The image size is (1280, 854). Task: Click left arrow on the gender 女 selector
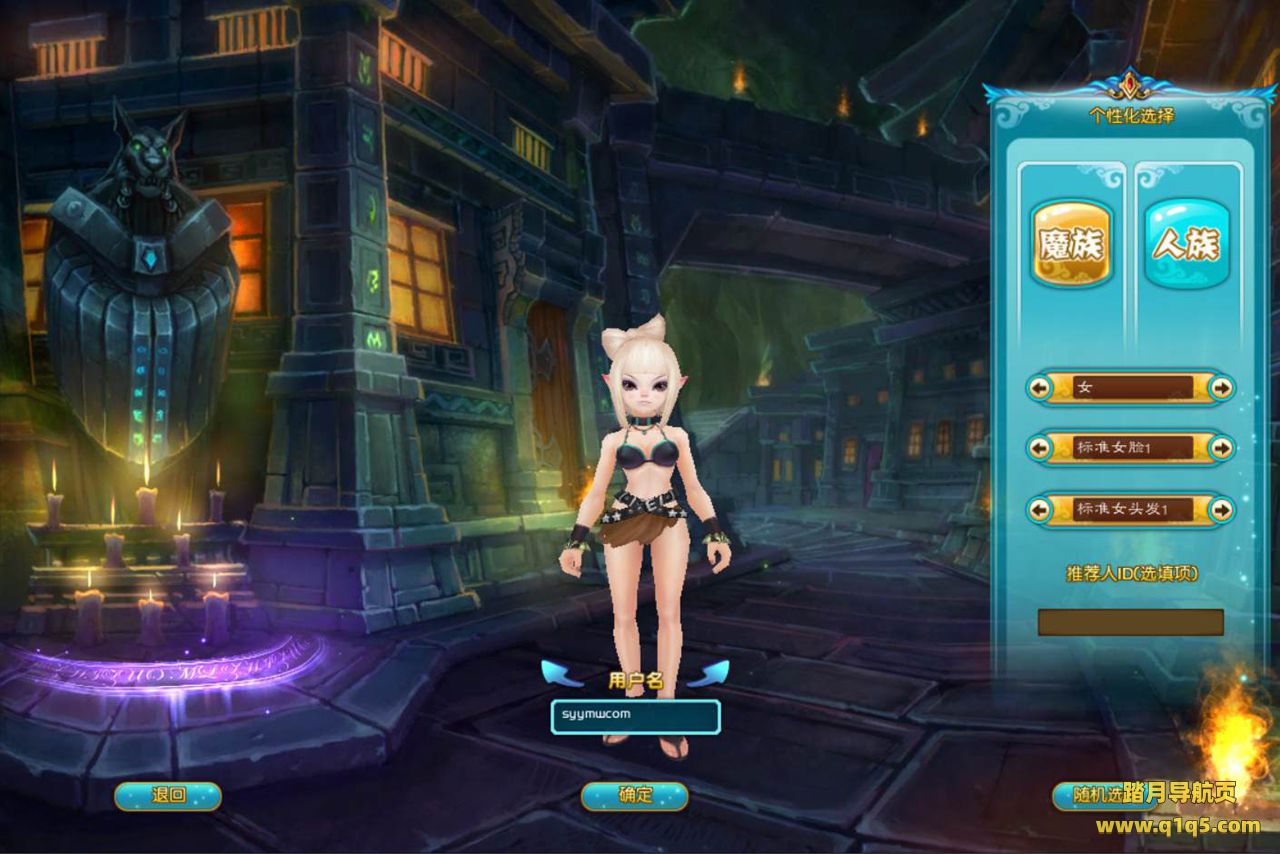pos(1040,387)
